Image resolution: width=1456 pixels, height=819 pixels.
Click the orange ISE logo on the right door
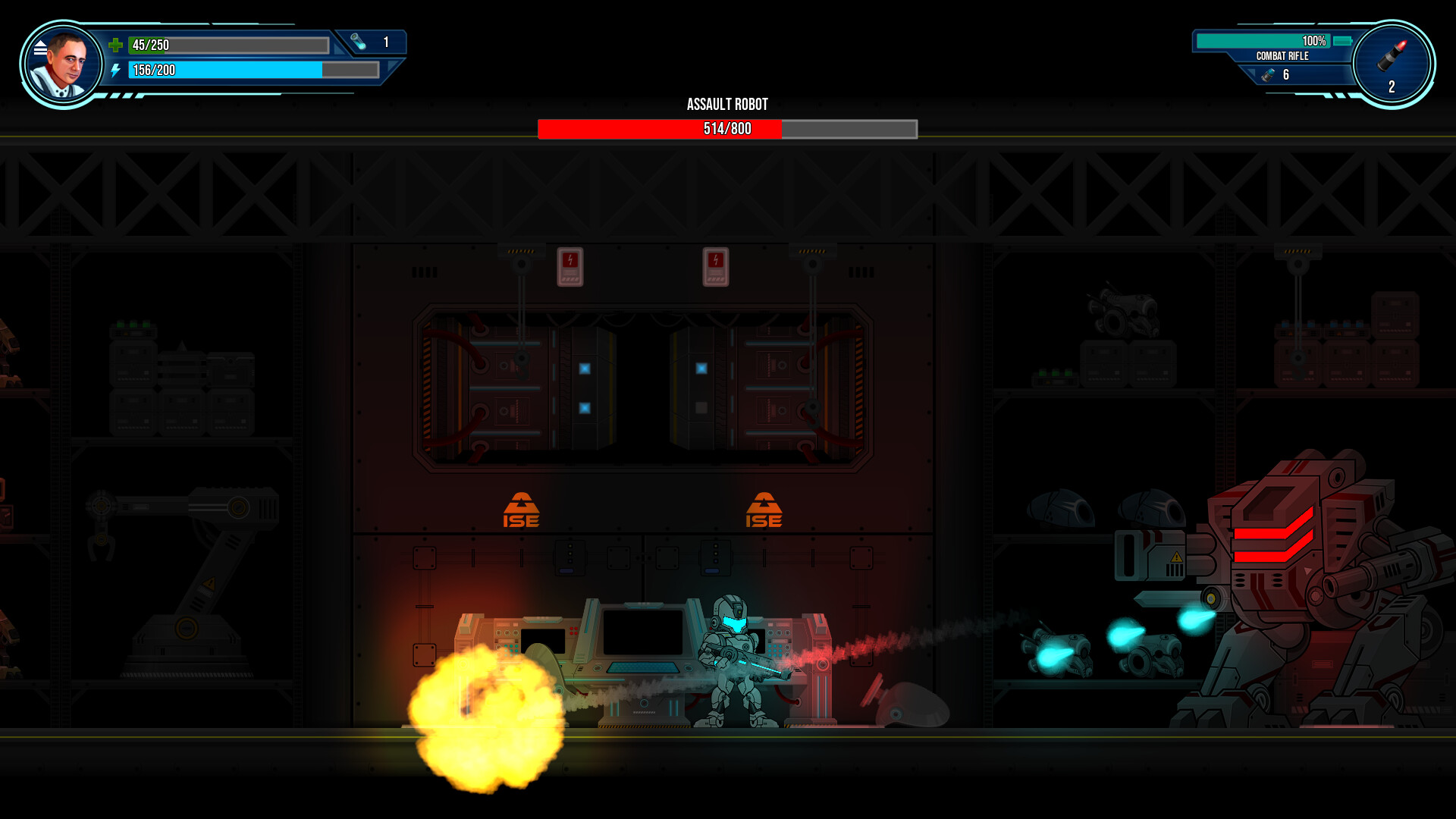[x=764, y=510]
